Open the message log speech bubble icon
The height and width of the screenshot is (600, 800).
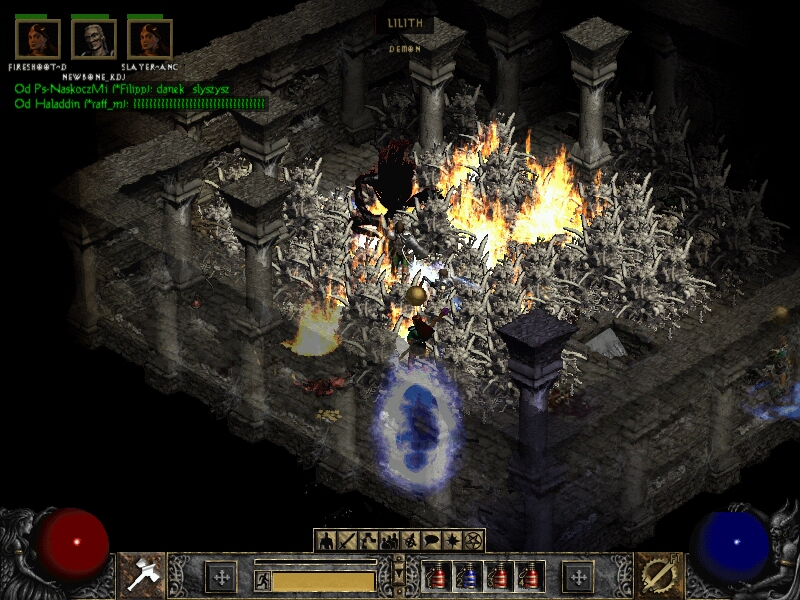432,541
